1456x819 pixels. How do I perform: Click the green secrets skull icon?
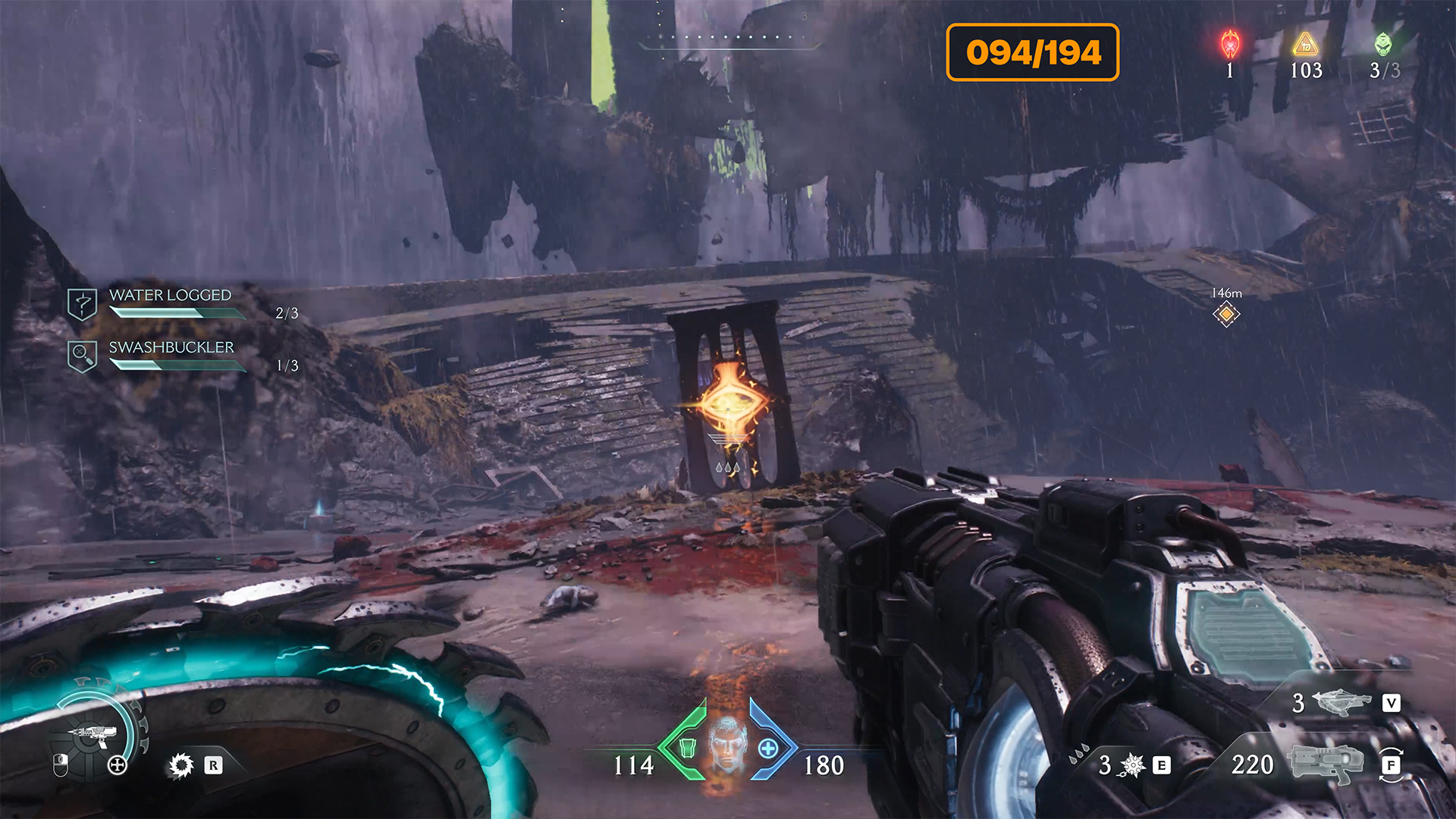pos(1383,44)
